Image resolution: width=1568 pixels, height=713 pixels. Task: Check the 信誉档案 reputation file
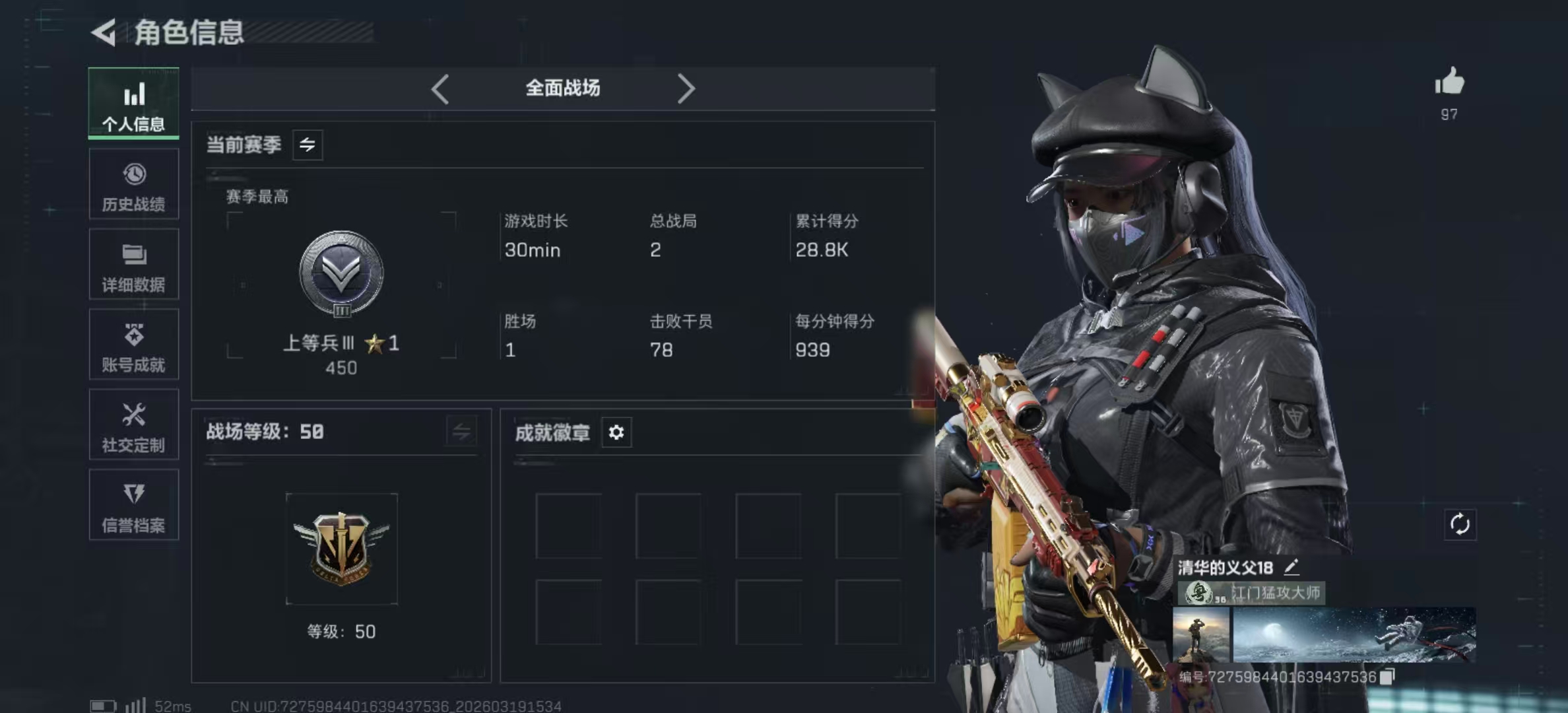pyautogui.click(x=134, y=506)
